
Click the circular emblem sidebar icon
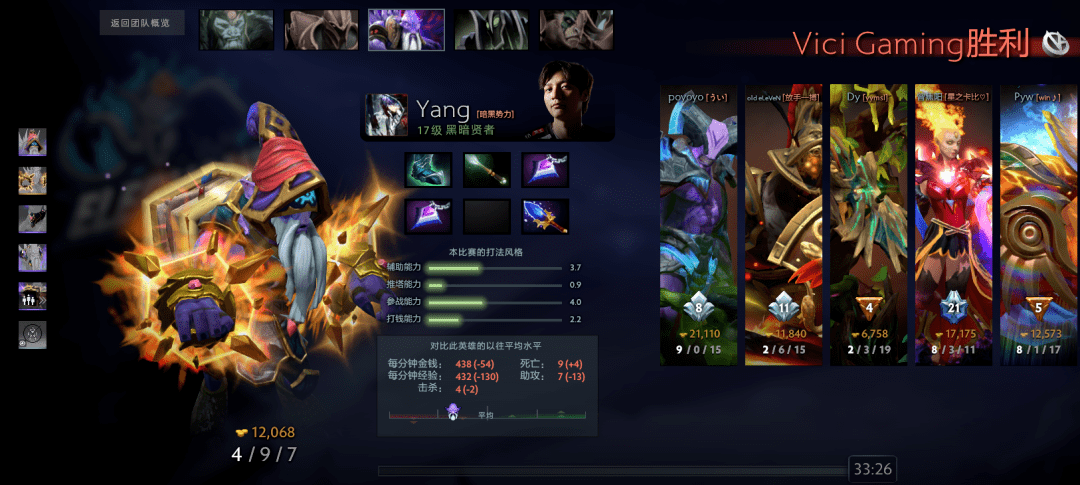pyautogui.click(x=32, y=335)
